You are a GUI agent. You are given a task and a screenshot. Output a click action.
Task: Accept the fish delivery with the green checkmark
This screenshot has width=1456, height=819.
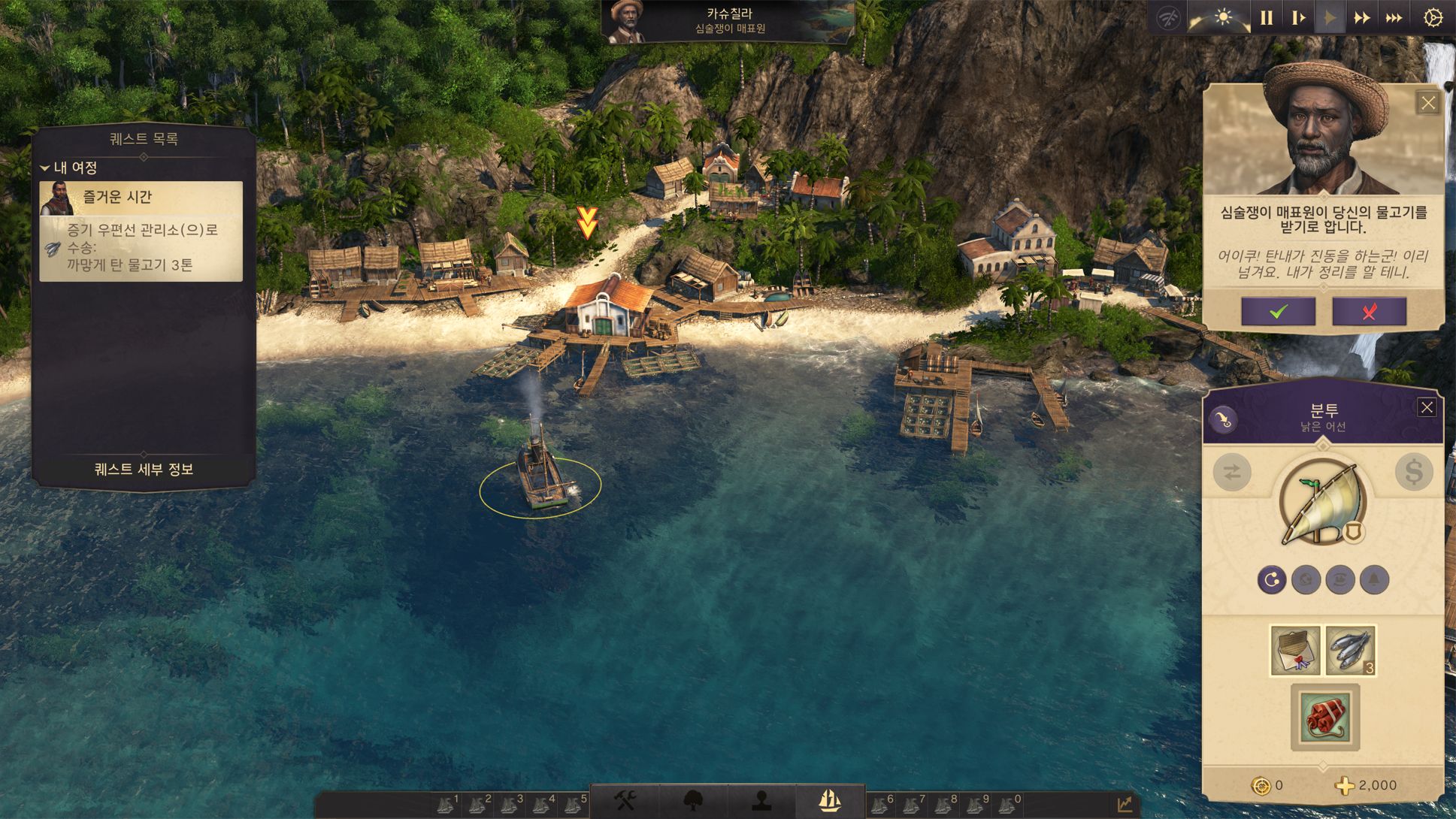click(1278, 311)
